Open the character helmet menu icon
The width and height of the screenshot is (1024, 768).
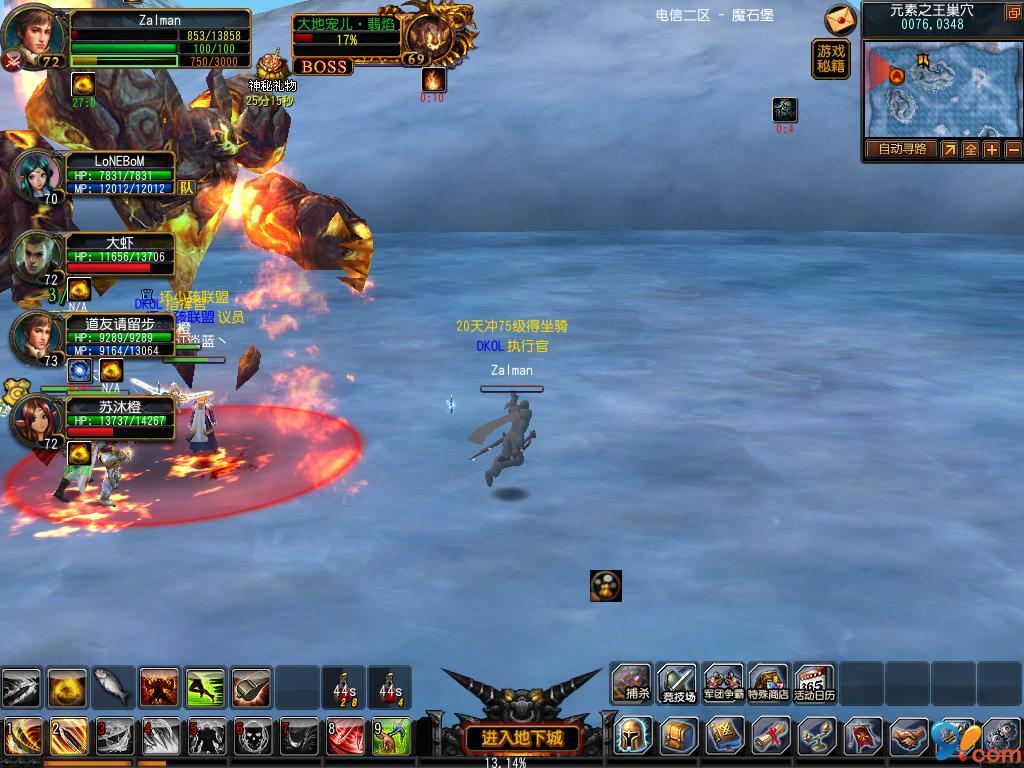(x=633, y=736)
